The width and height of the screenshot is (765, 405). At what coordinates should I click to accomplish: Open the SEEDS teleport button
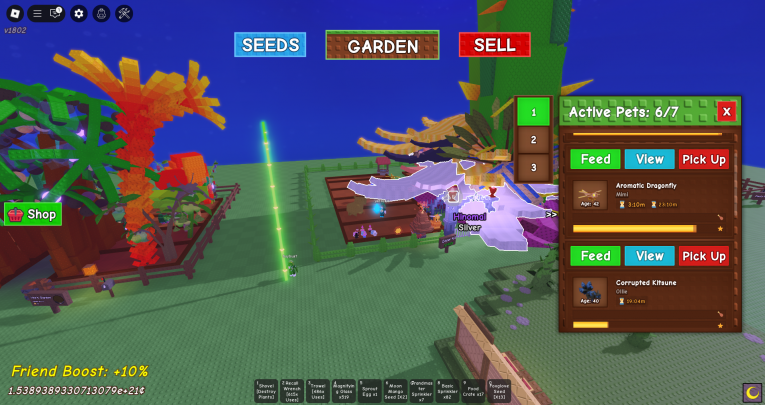[270, 45]
